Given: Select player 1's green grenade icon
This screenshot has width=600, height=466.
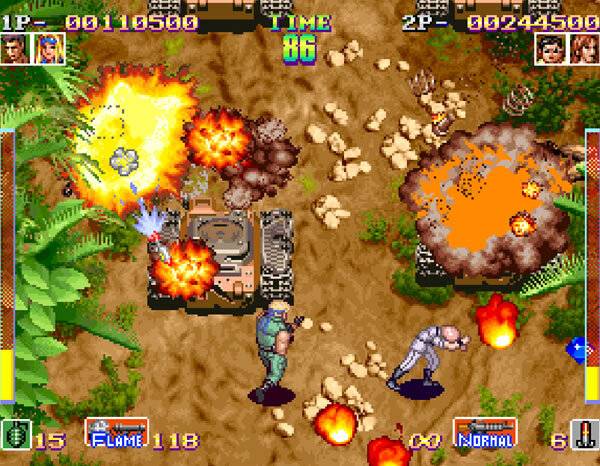Looking at the screenshot, I should (14, 436).
